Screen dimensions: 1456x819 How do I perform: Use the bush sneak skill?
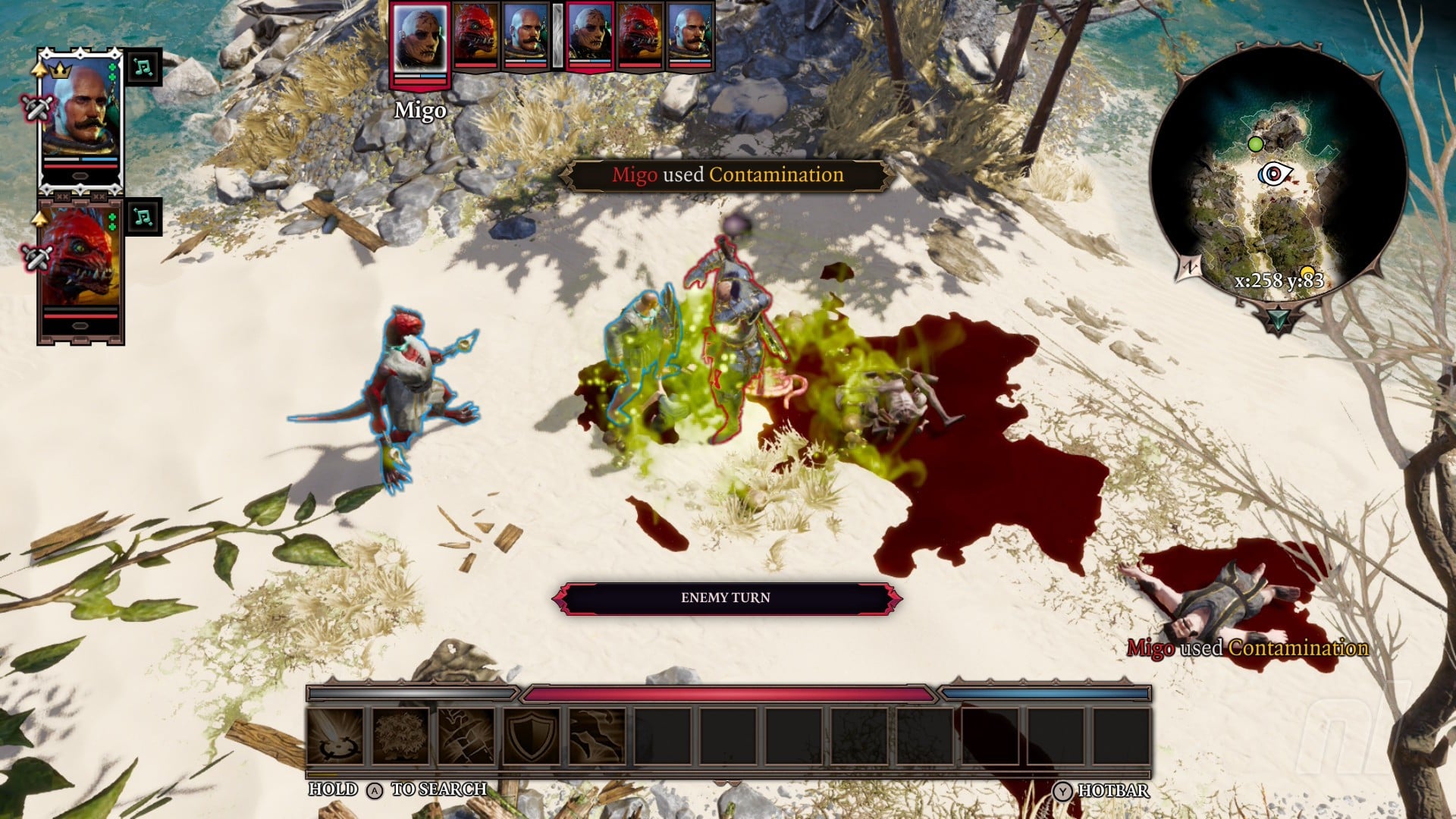[x=401, y=736]
